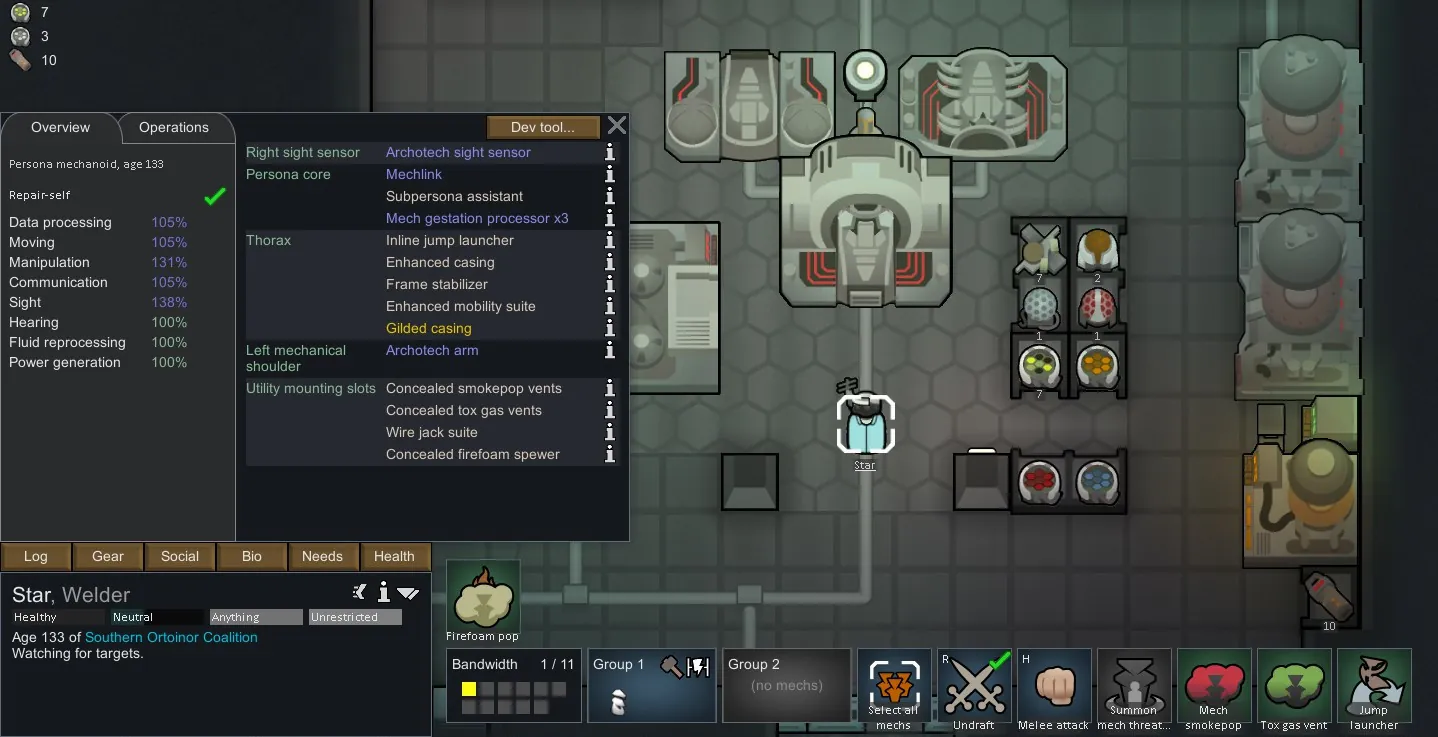
Task: View the Bio tab
Action: pyautogui.click(x=252, y=557)
